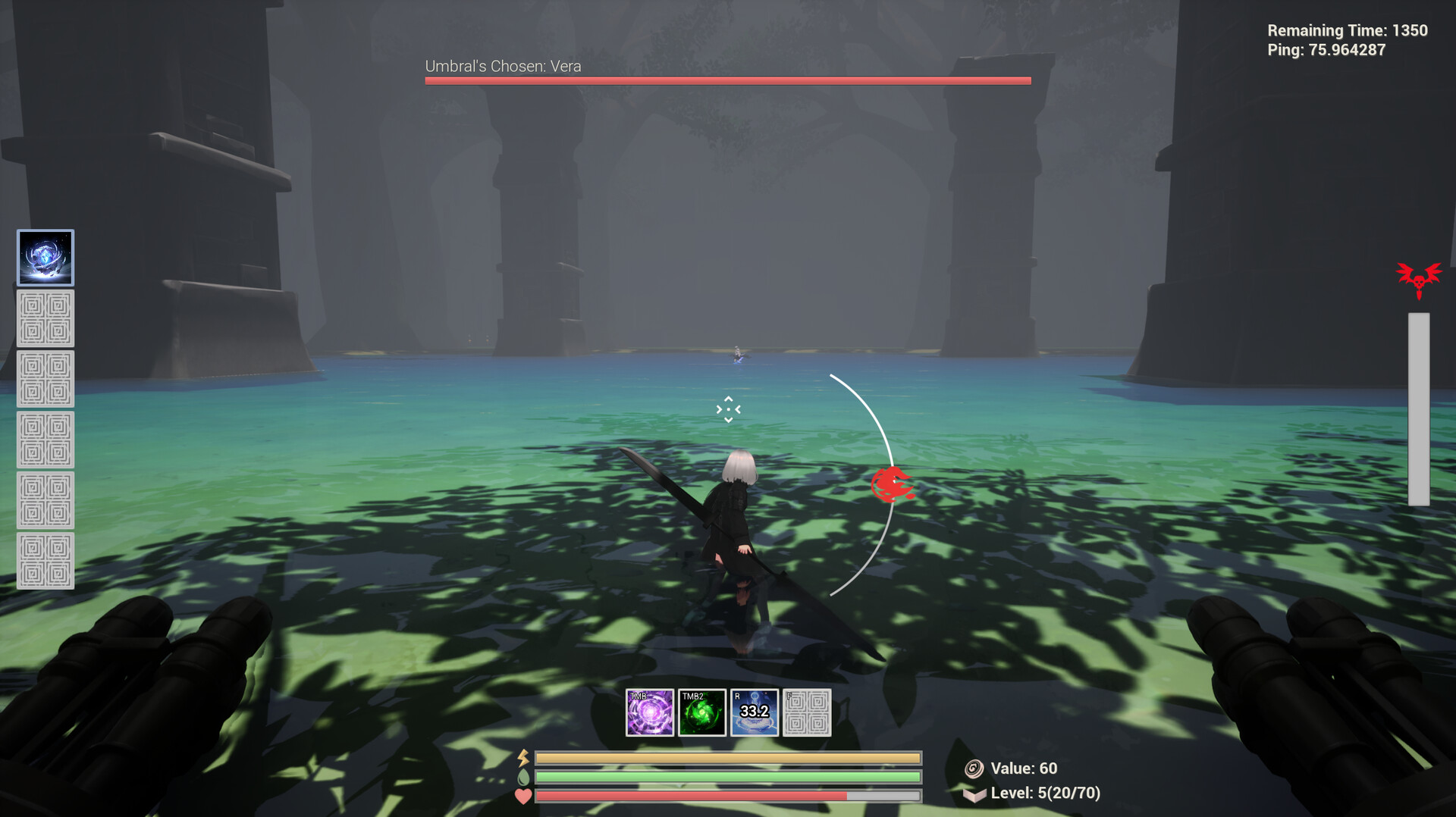Click the Level: 5(20/70) text
Screen dimensions: 1456x817
tap(1046, 794)
